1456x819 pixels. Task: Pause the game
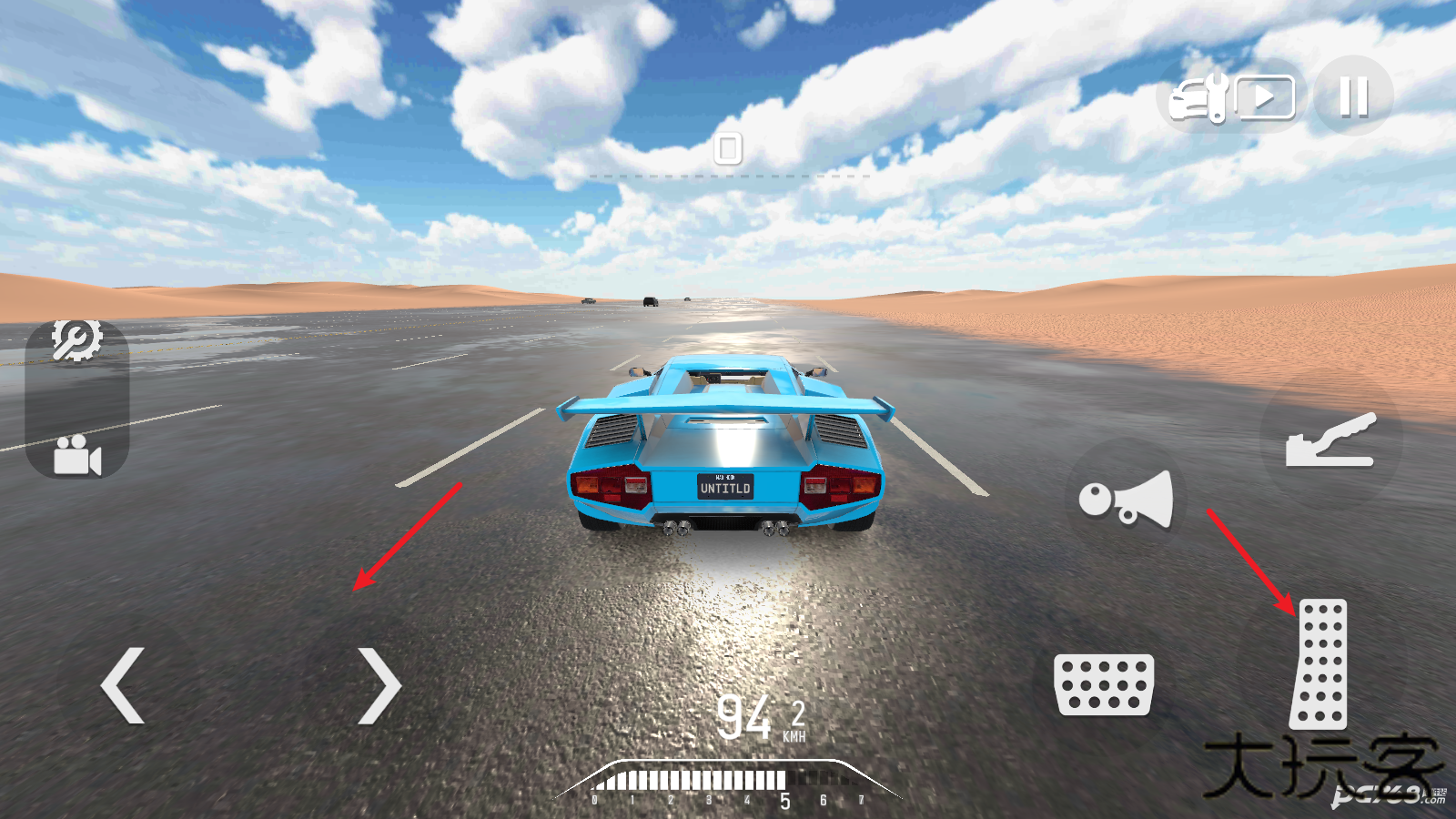(x=1353, y=96)
